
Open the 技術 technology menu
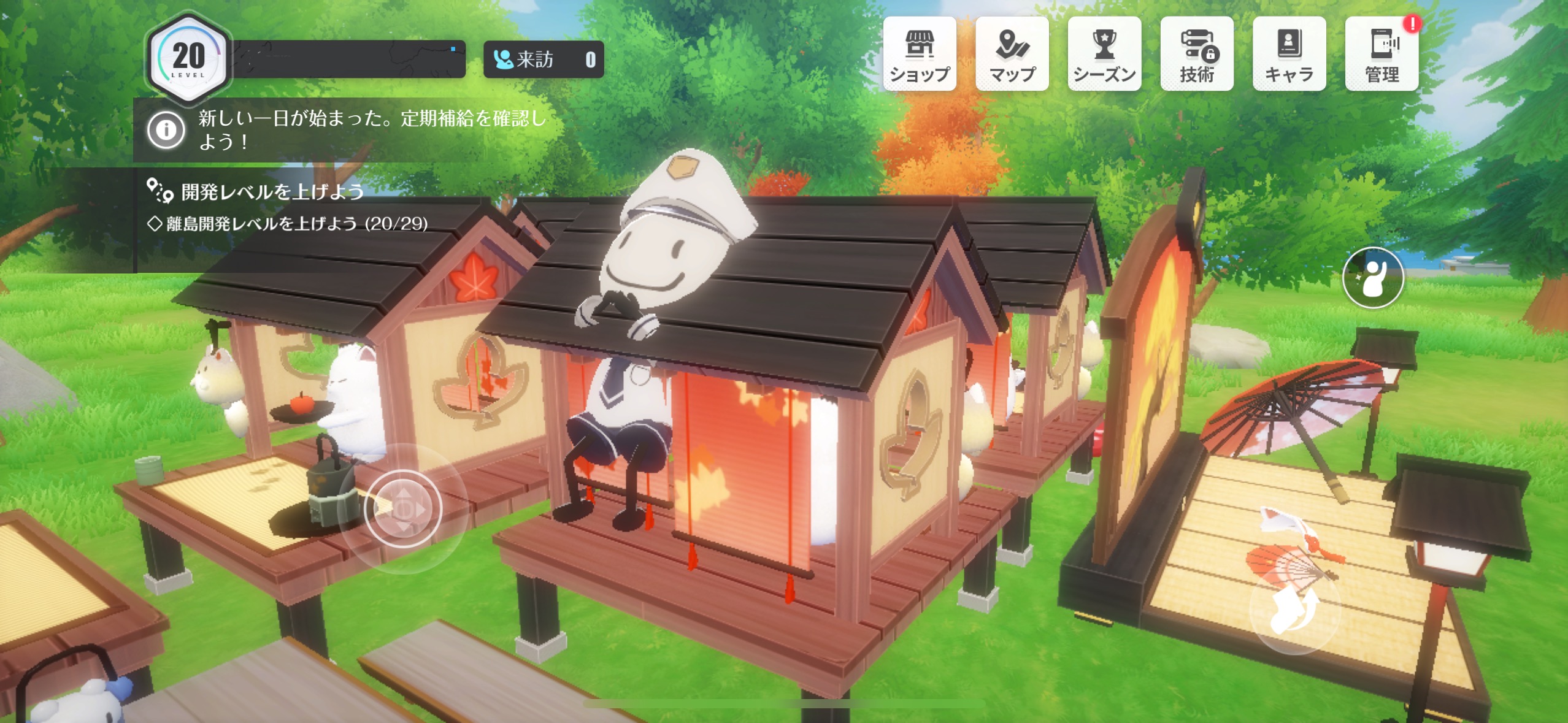point(1197,55)
